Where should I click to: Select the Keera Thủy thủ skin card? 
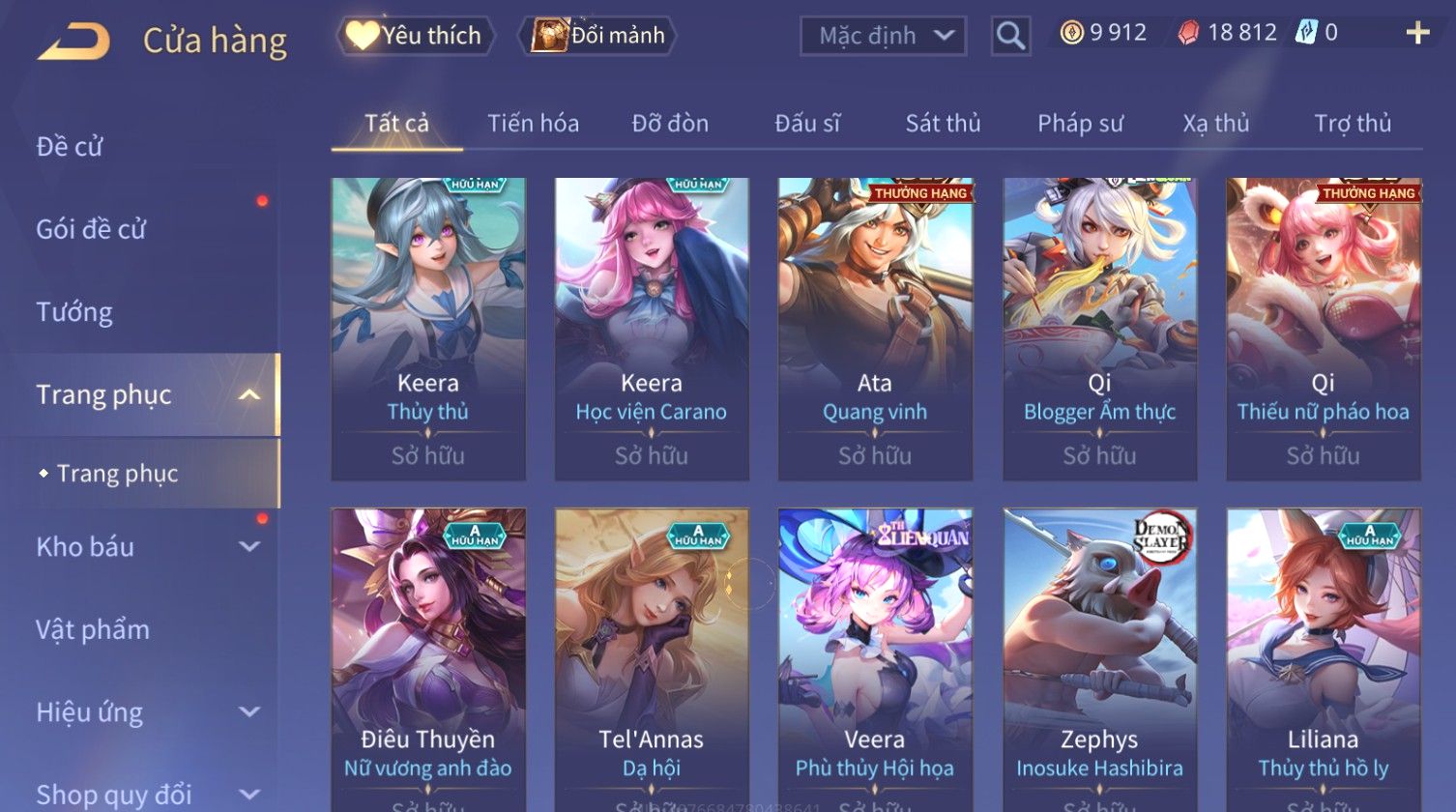tap(428, 329)
